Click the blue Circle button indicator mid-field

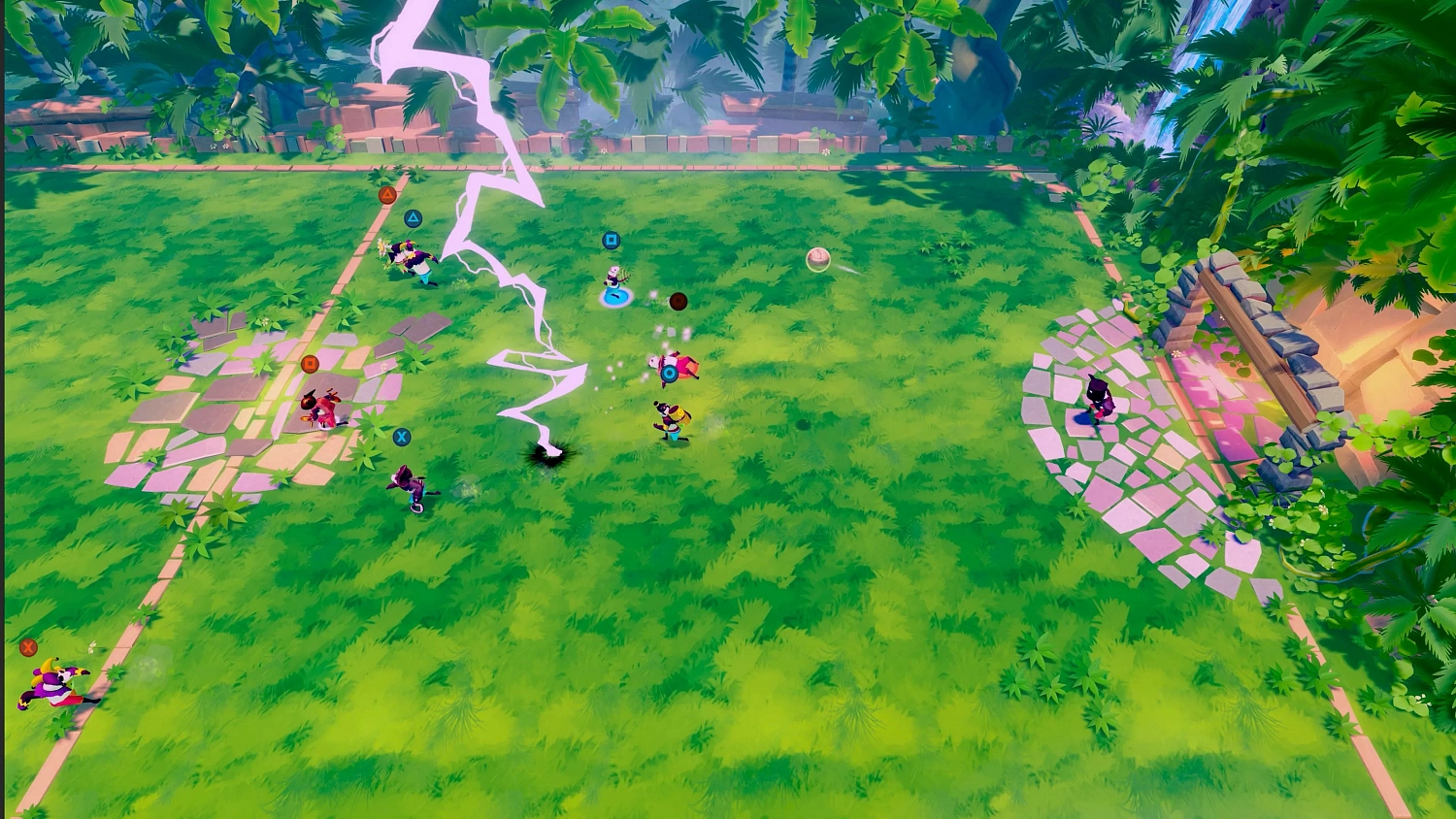click(x=669, y=374)
